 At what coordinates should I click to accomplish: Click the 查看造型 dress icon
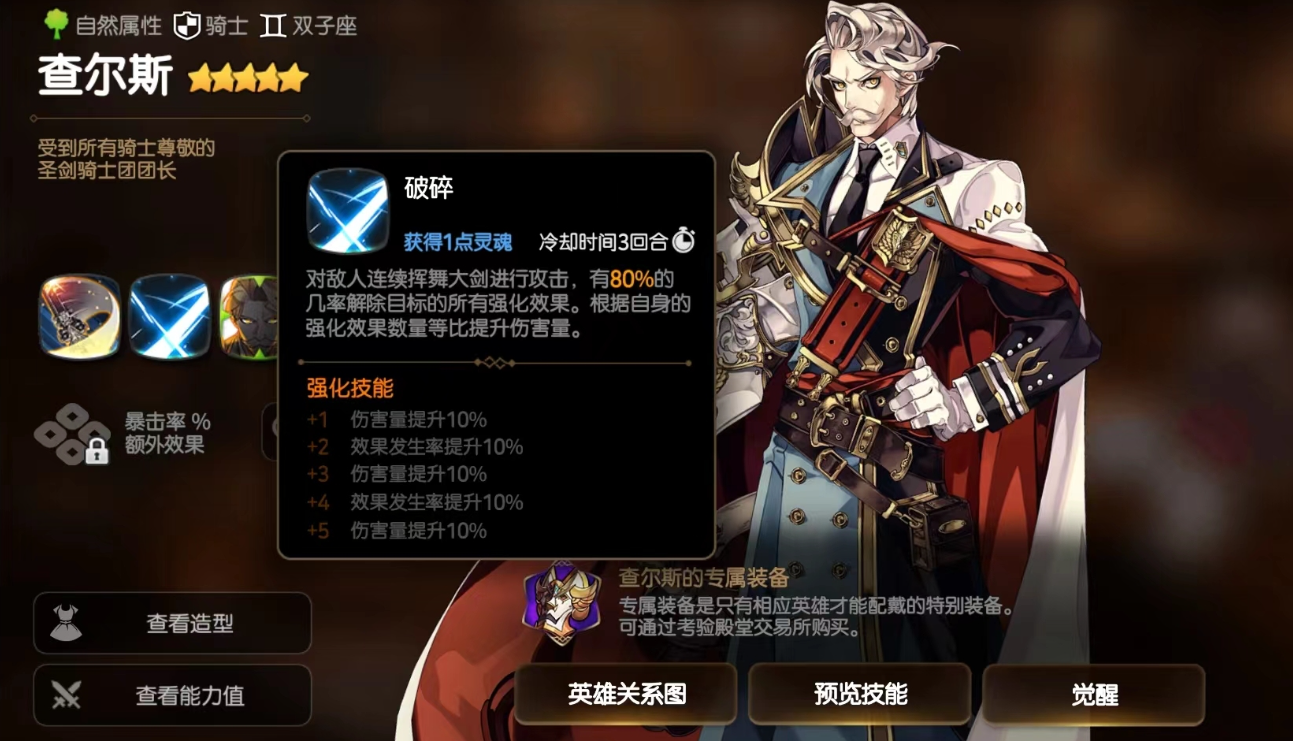click(66, 623)
